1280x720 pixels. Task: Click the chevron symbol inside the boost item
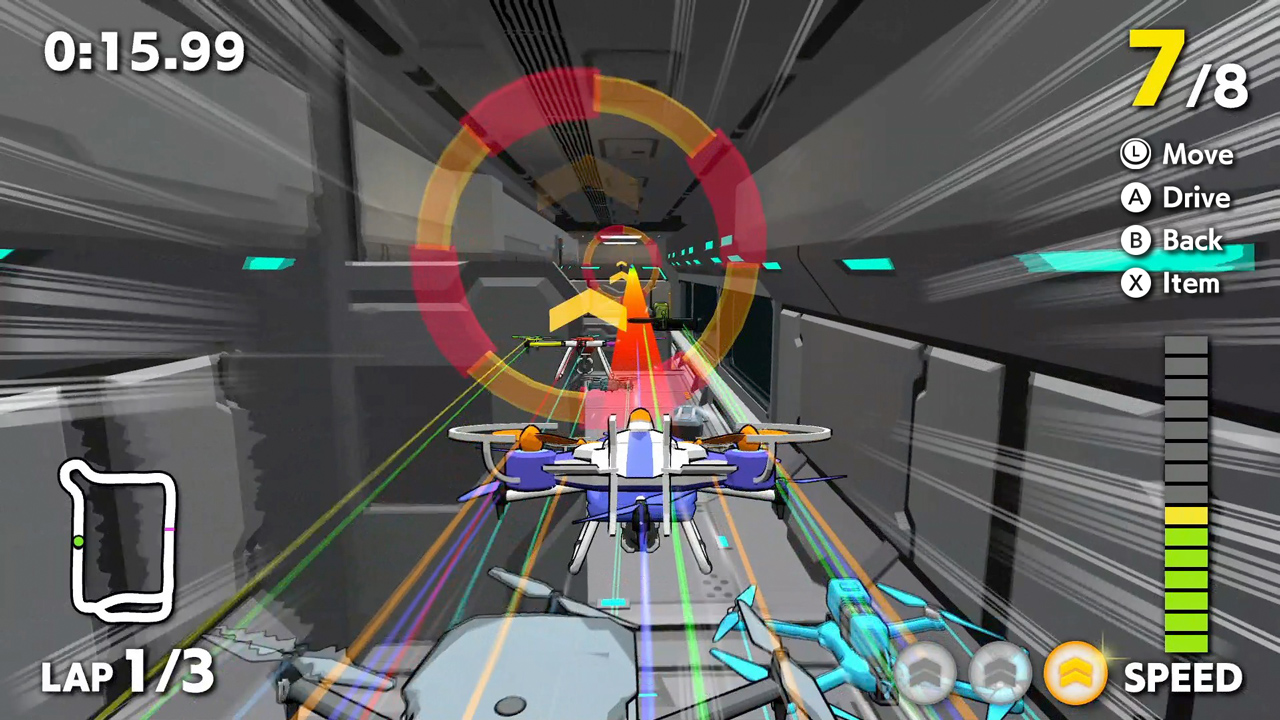pos(1075,672)
